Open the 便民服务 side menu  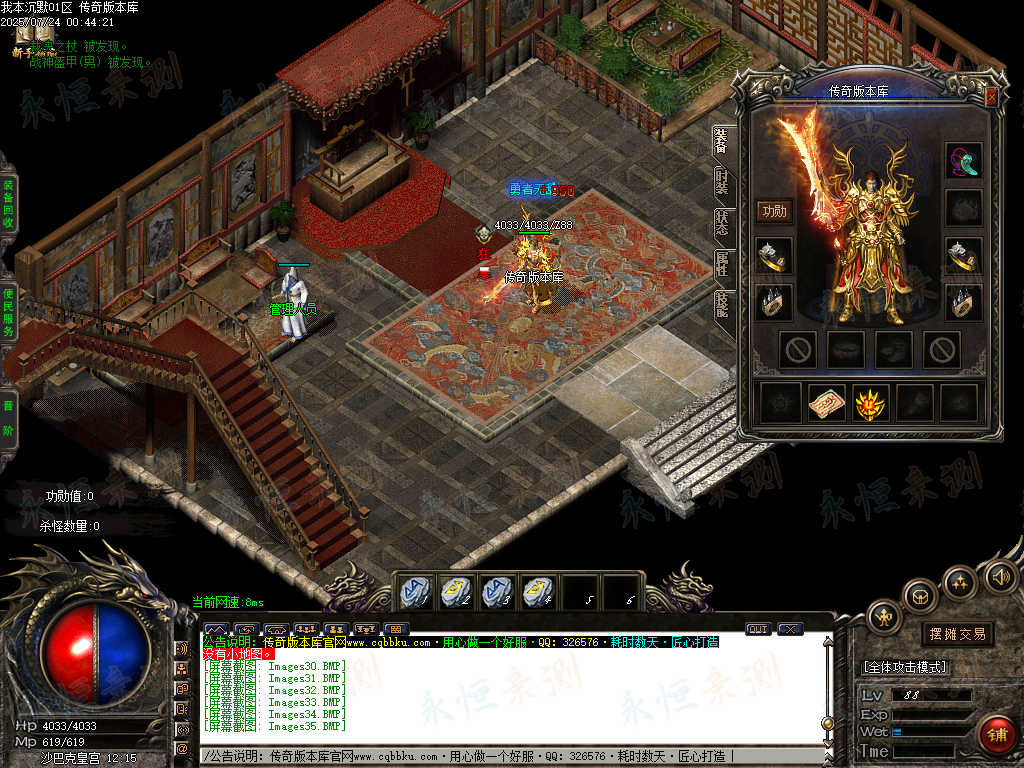pos(8,311)
